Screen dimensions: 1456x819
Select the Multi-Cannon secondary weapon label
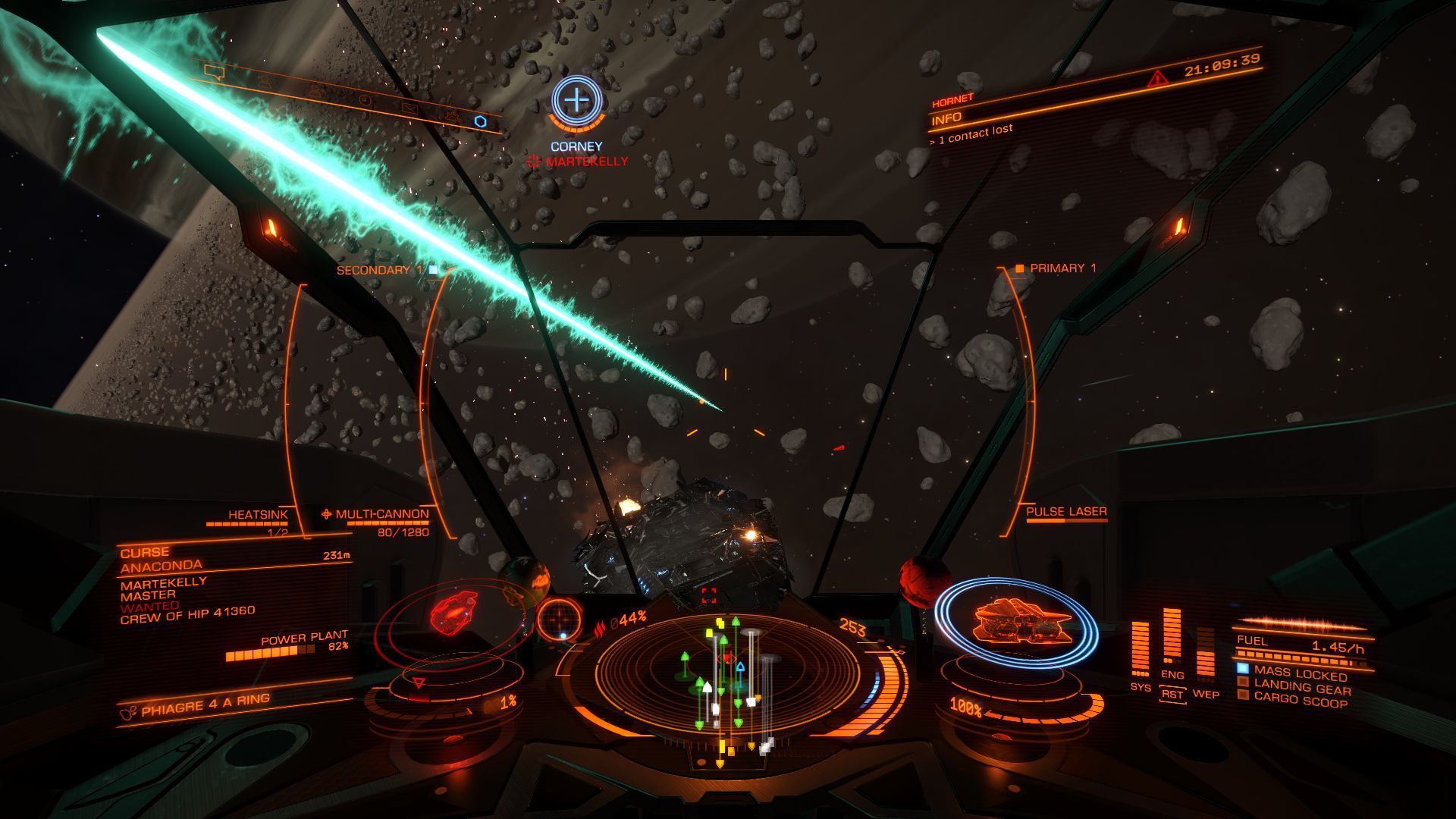381,514
